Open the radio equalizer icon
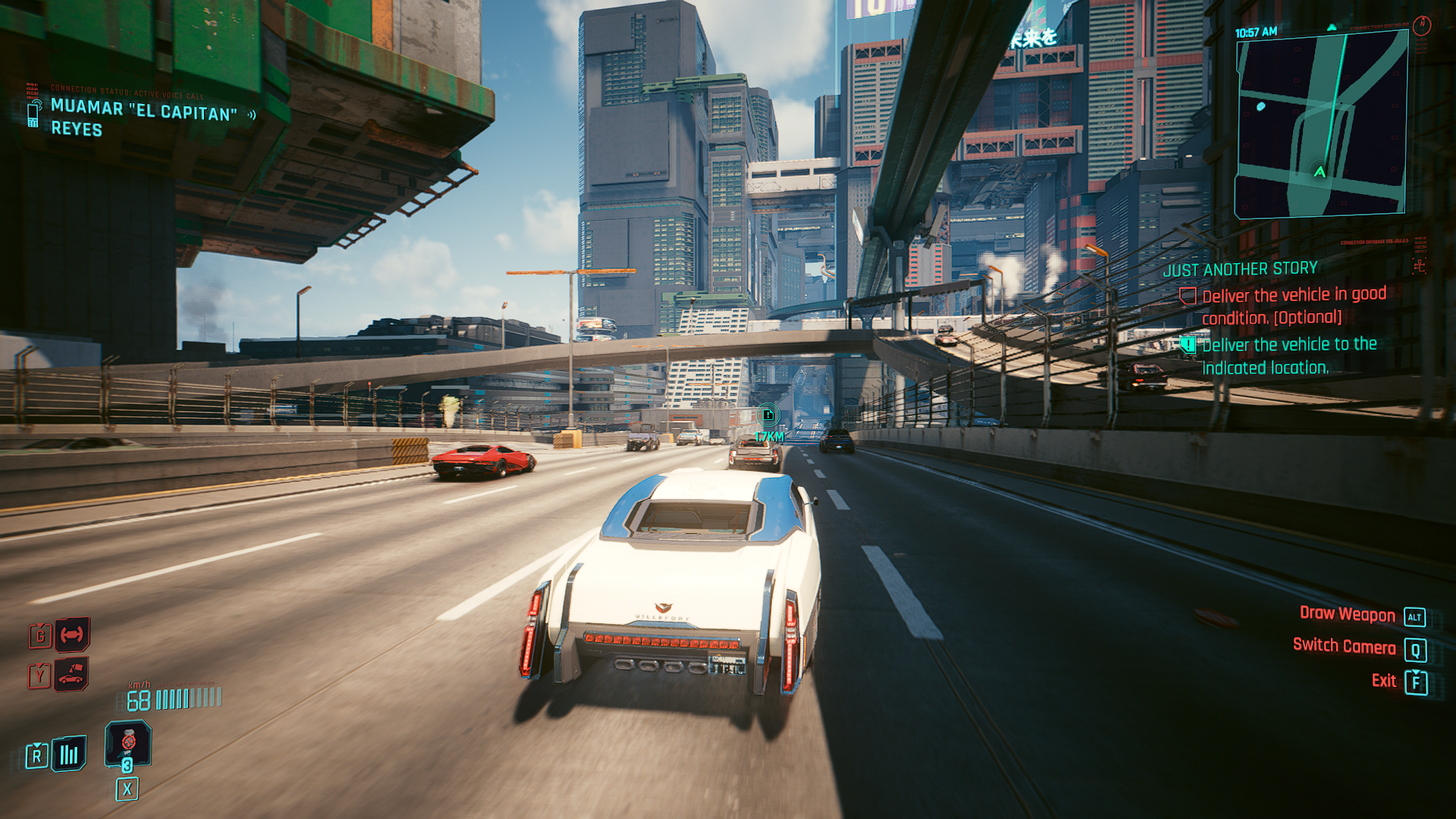Screen dimensions: 1456x819 [x=69, y=754]
